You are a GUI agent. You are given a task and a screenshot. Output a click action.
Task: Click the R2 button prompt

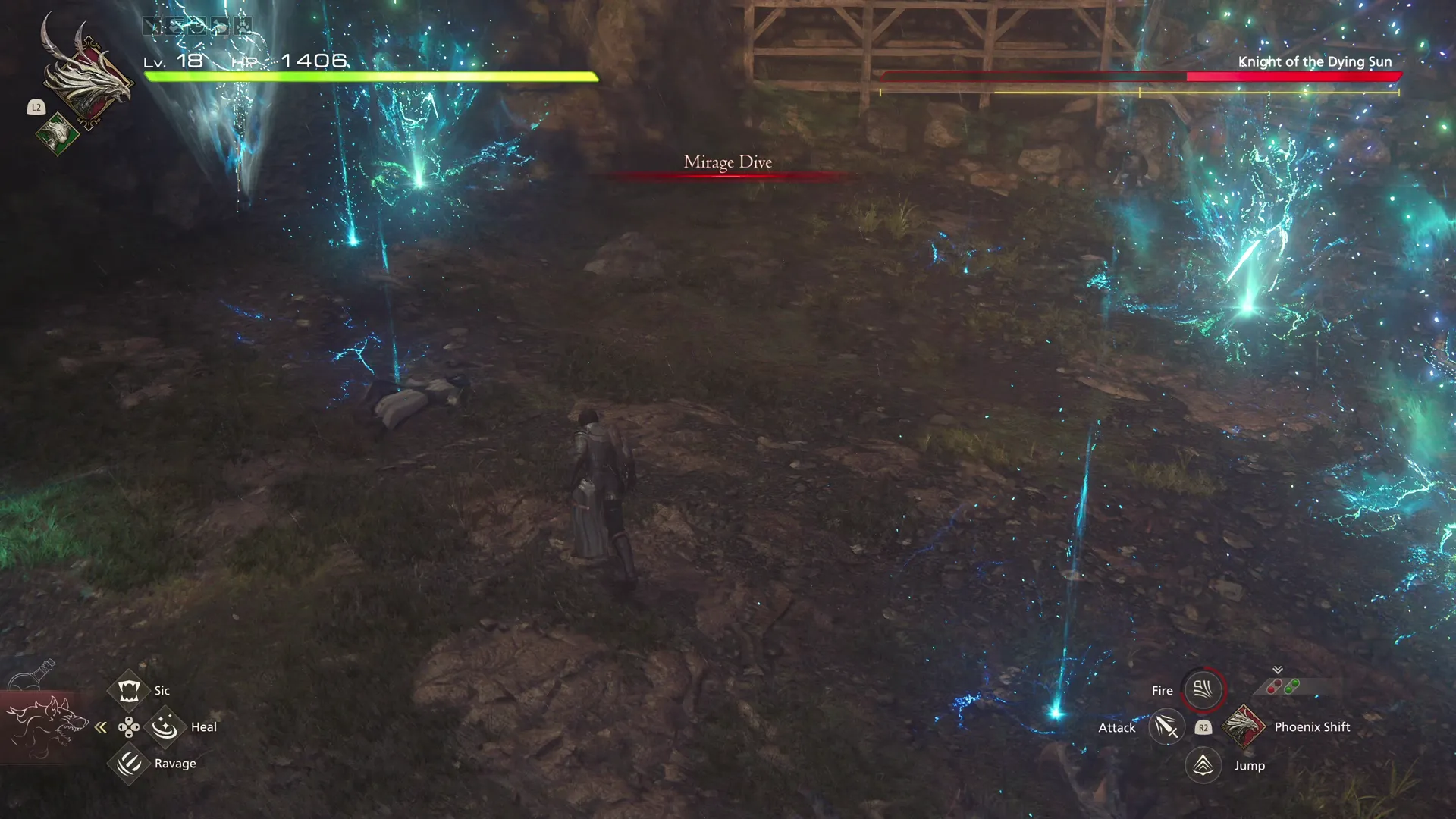click(x=1204, y=726)
